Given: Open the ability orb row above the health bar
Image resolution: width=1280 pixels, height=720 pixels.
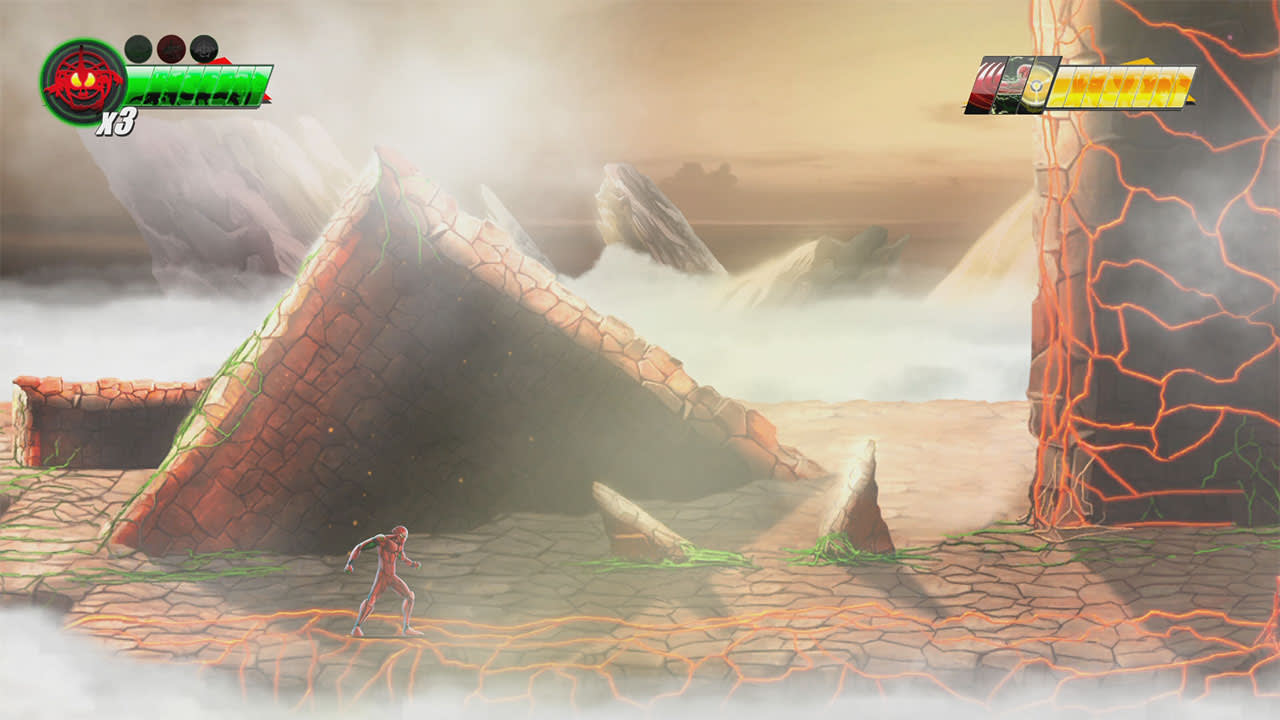Looking at the screenshot, I should click(170, 47).
